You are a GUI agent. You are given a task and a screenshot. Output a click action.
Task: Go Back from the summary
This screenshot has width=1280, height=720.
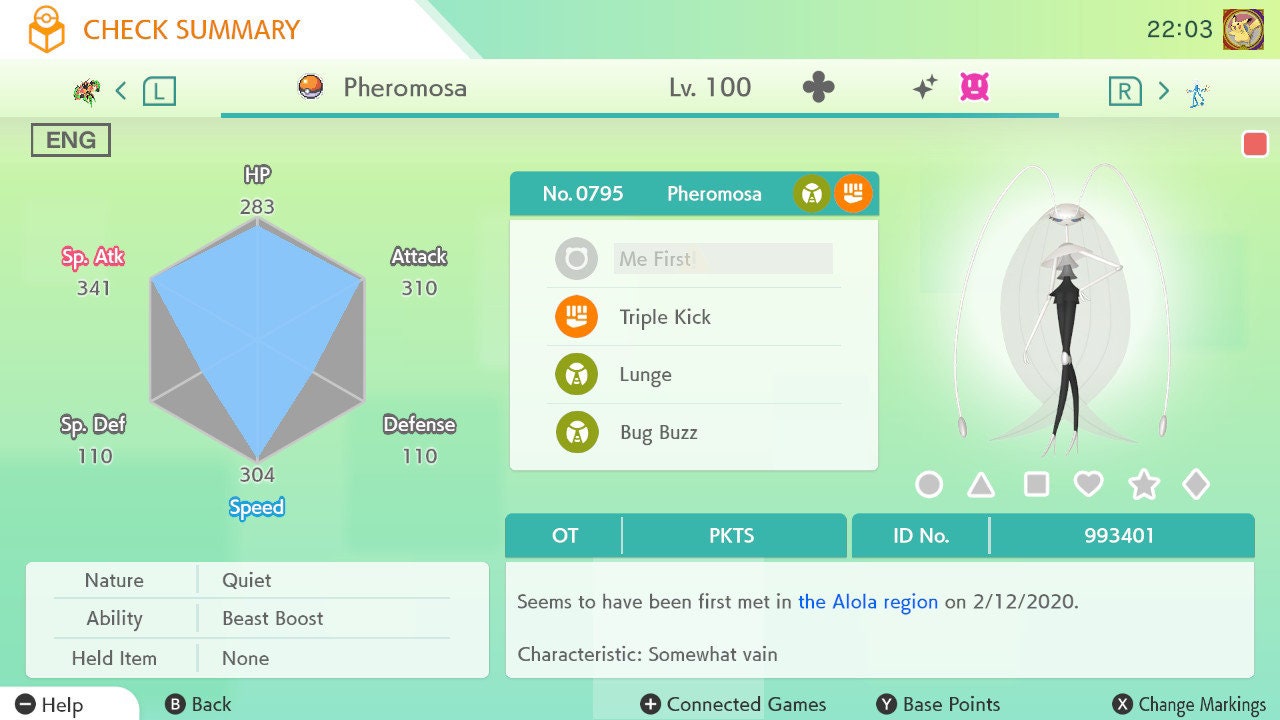tap(198, 705)
